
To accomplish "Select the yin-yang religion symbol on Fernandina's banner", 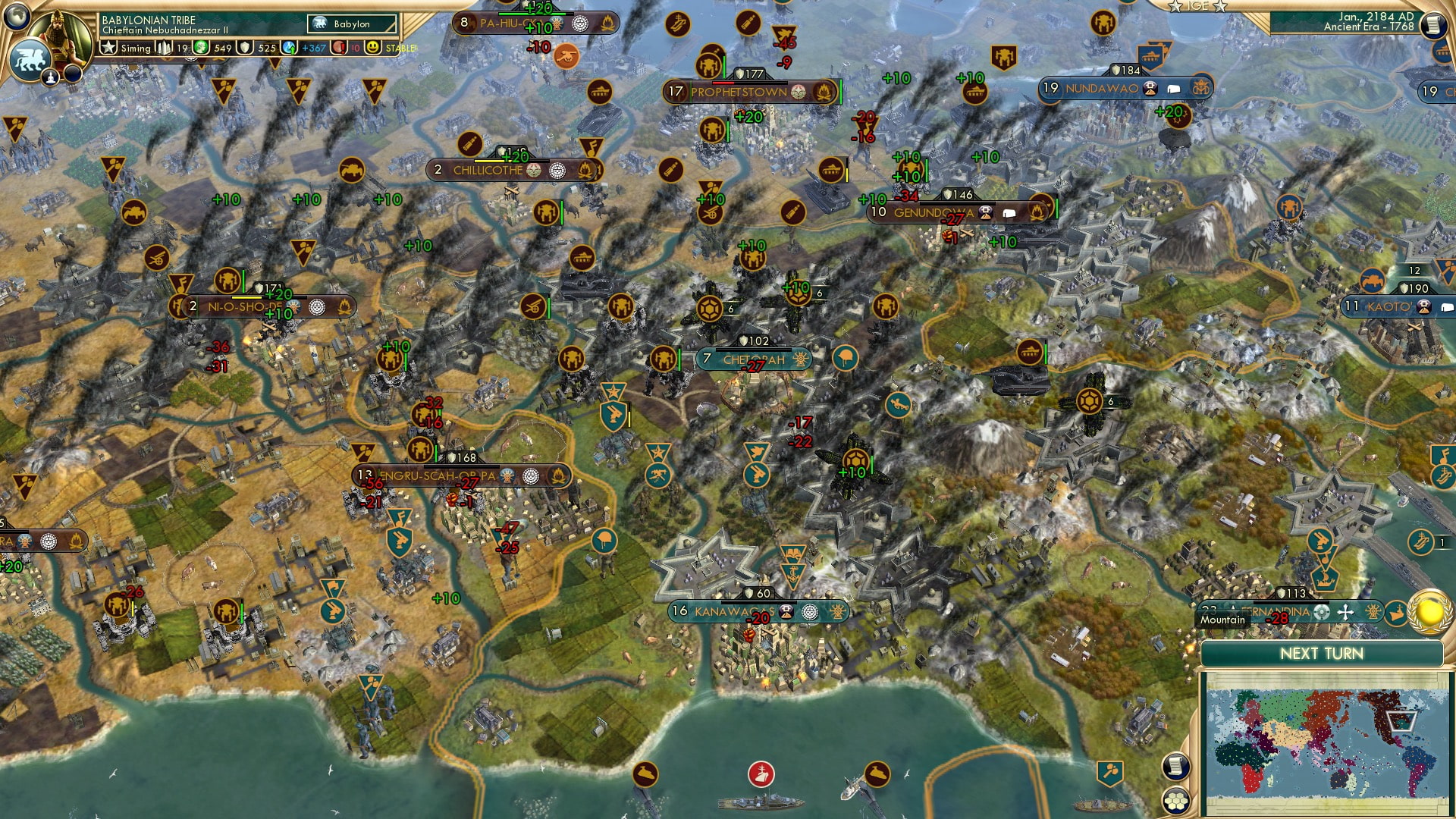I will point(1322,612).
